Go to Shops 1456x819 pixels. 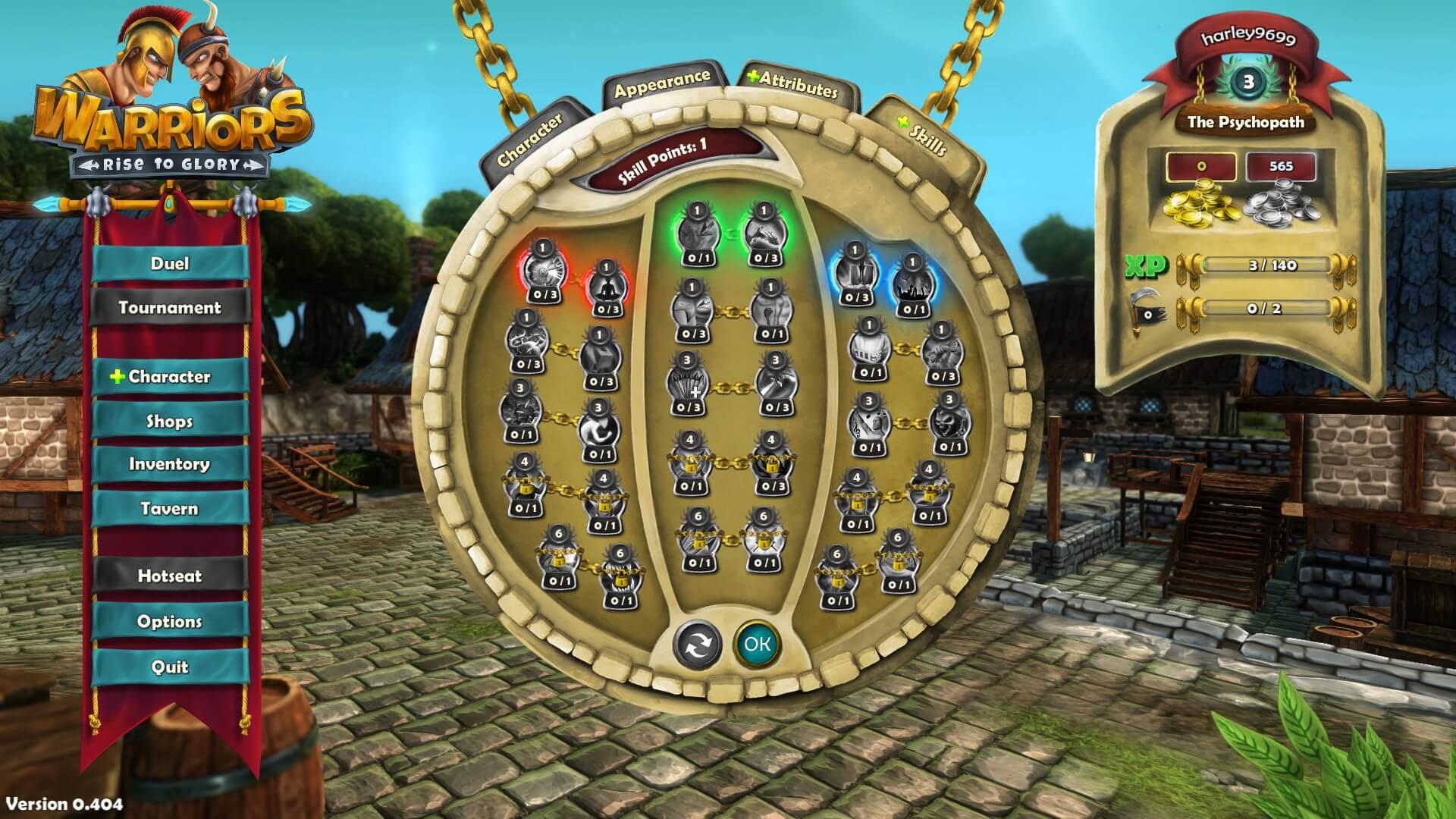[170, 422]
